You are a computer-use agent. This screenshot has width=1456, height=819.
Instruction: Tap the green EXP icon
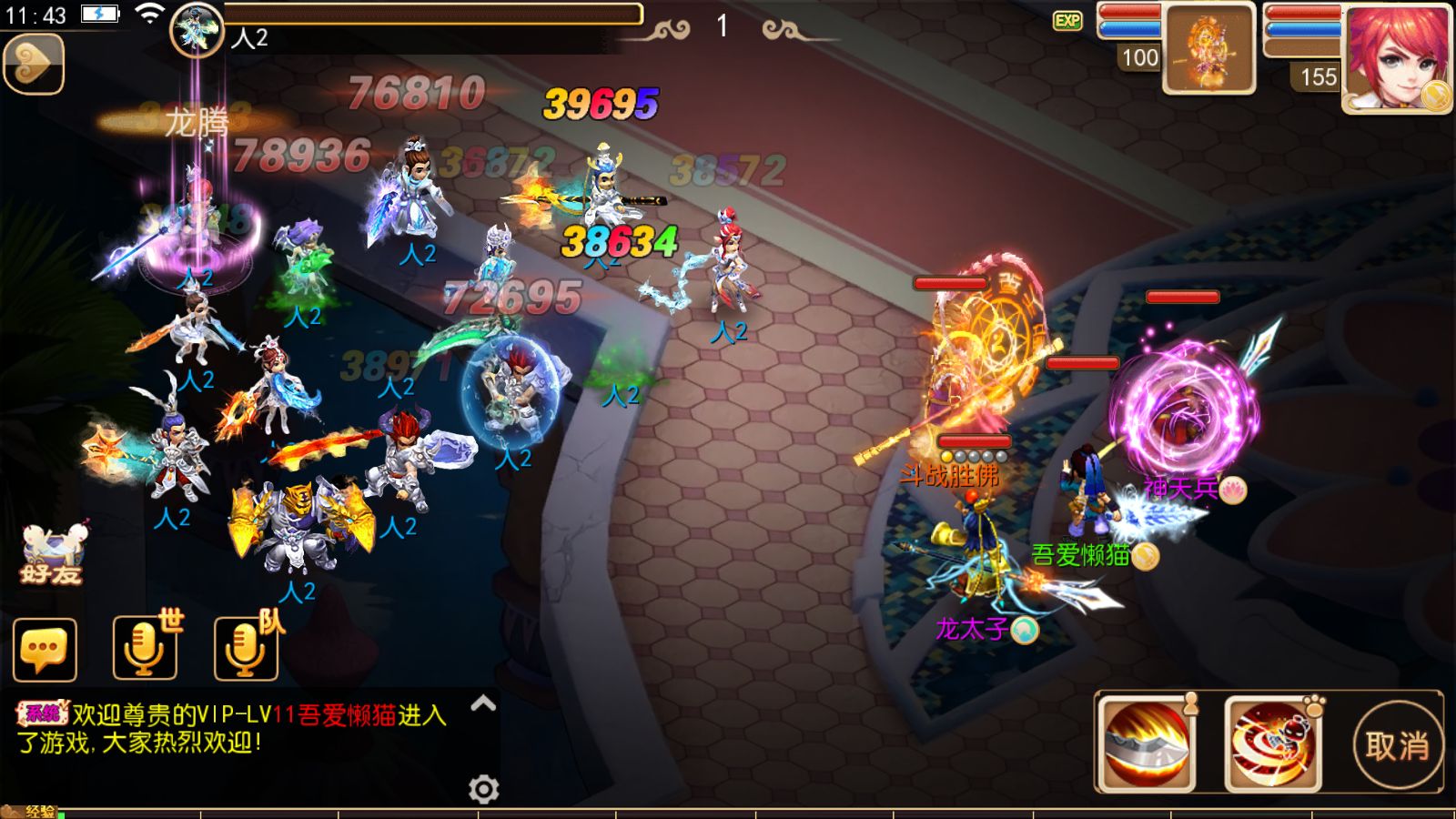coord(1067,21)
